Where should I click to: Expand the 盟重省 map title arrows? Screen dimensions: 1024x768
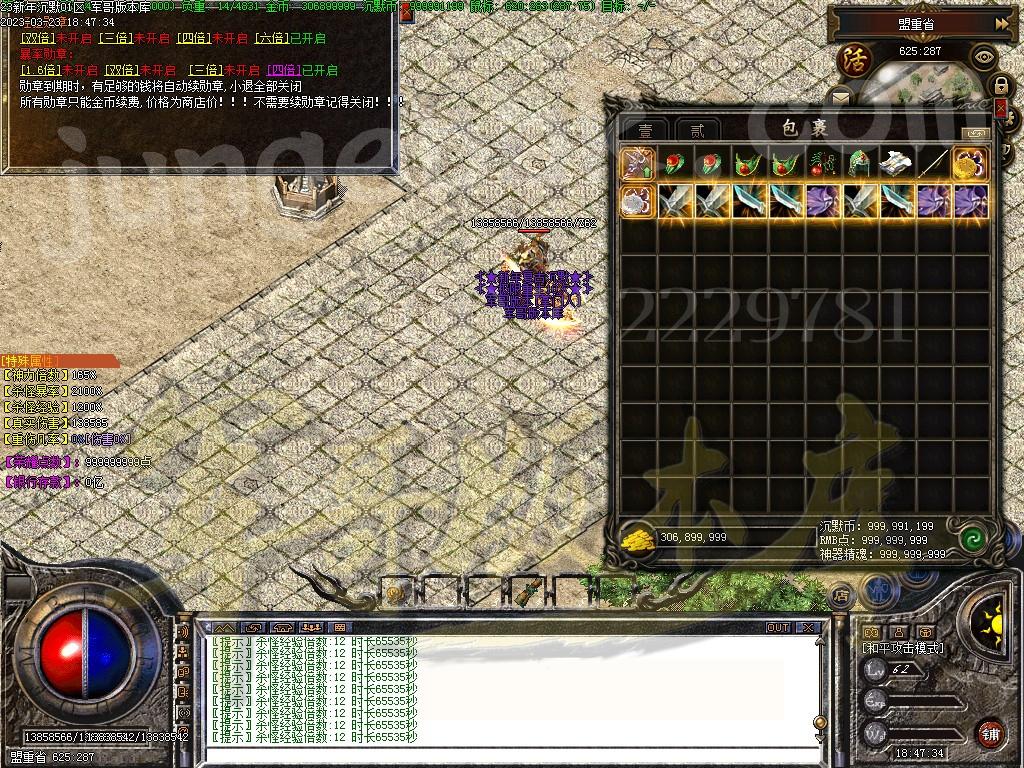(1001, 23)
